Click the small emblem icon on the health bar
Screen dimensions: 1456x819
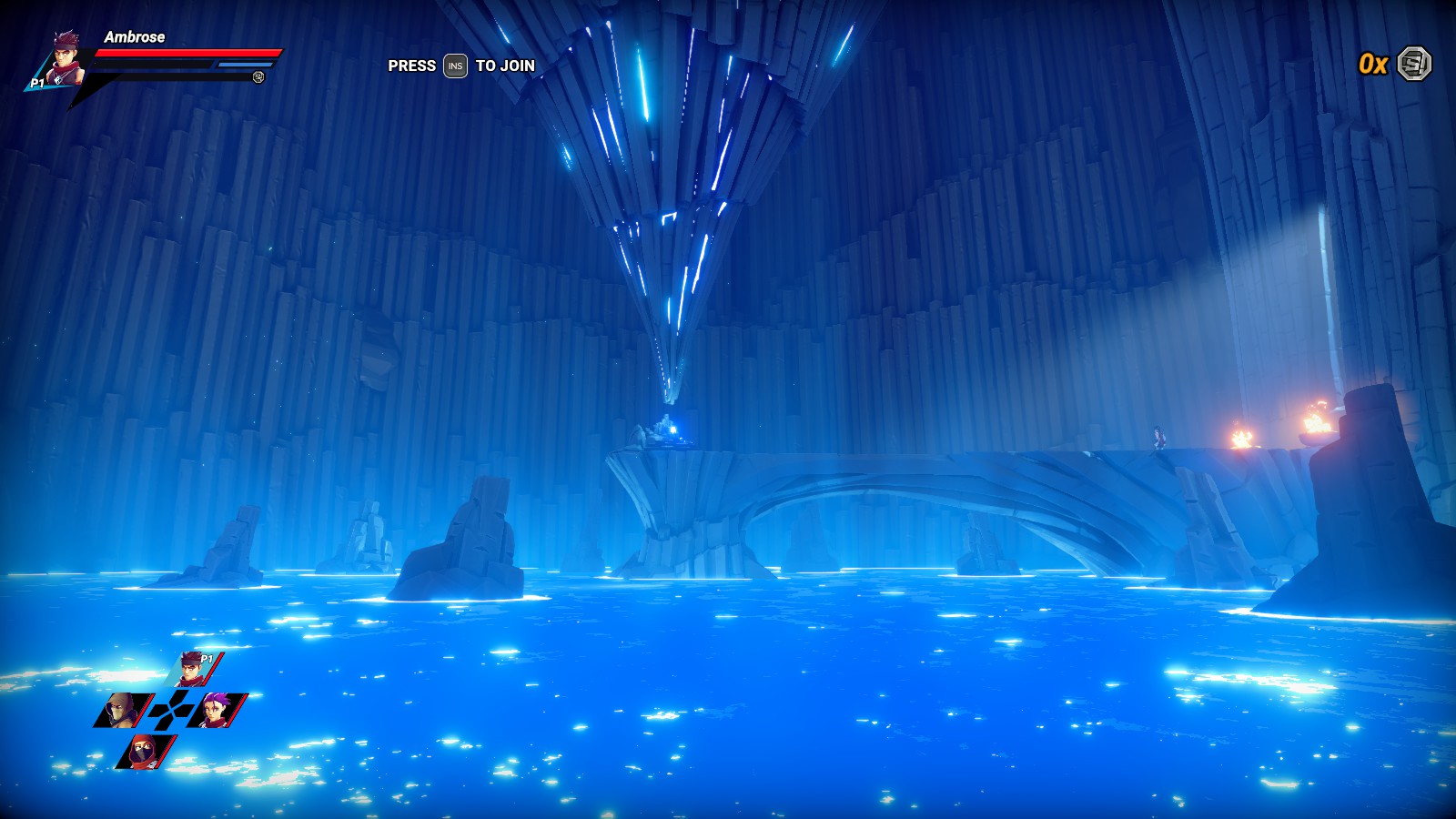[259, 78]
